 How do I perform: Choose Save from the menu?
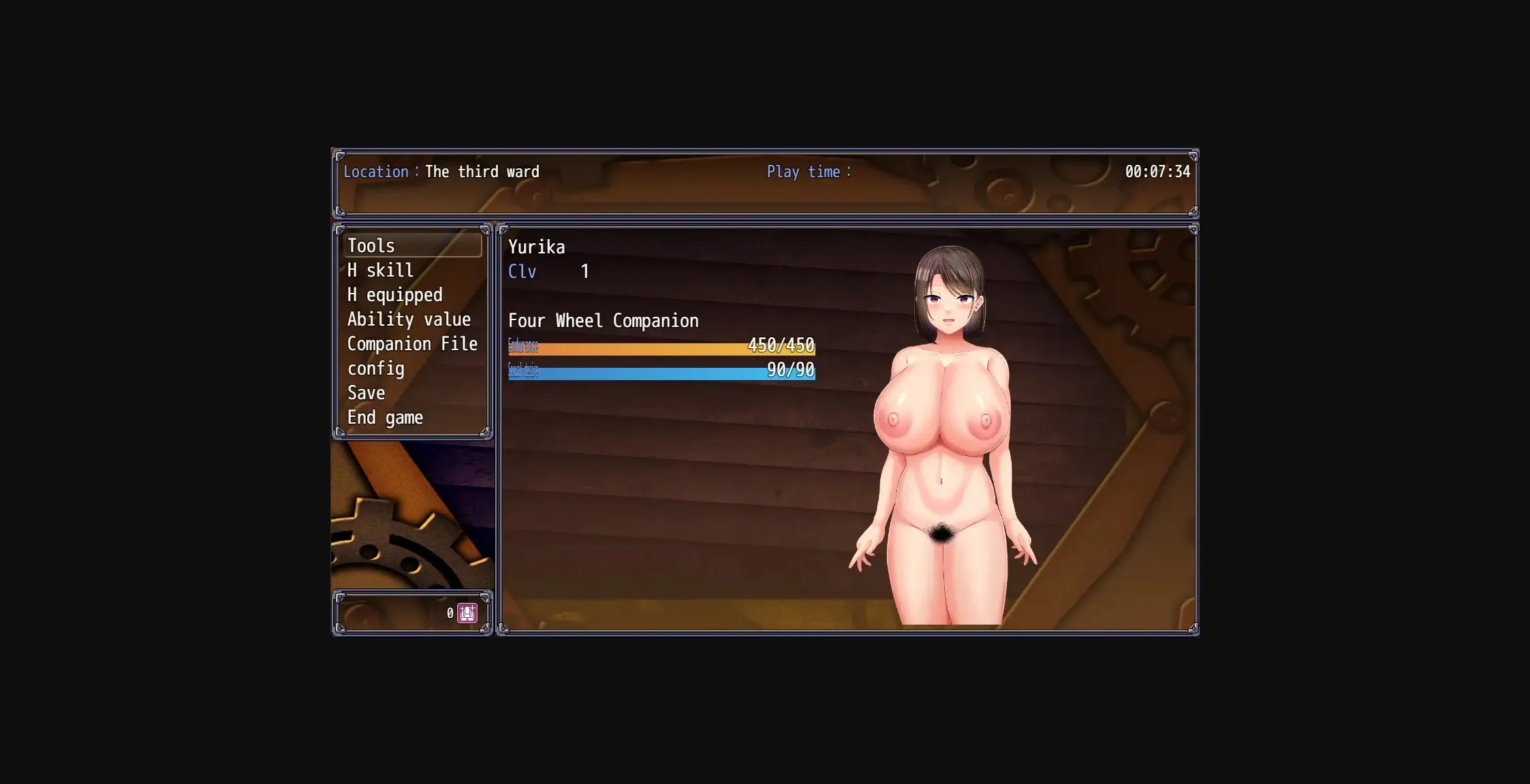coord(366,392)
